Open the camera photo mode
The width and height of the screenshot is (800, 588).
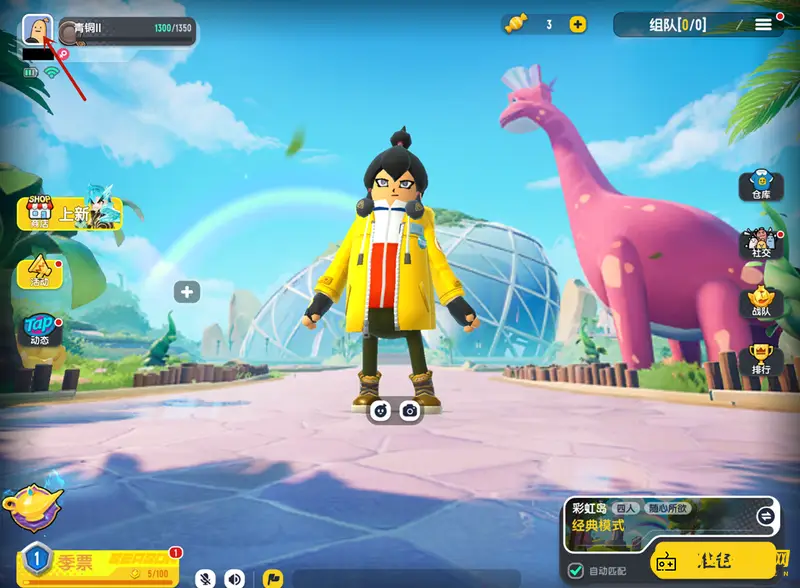(409, 410)
